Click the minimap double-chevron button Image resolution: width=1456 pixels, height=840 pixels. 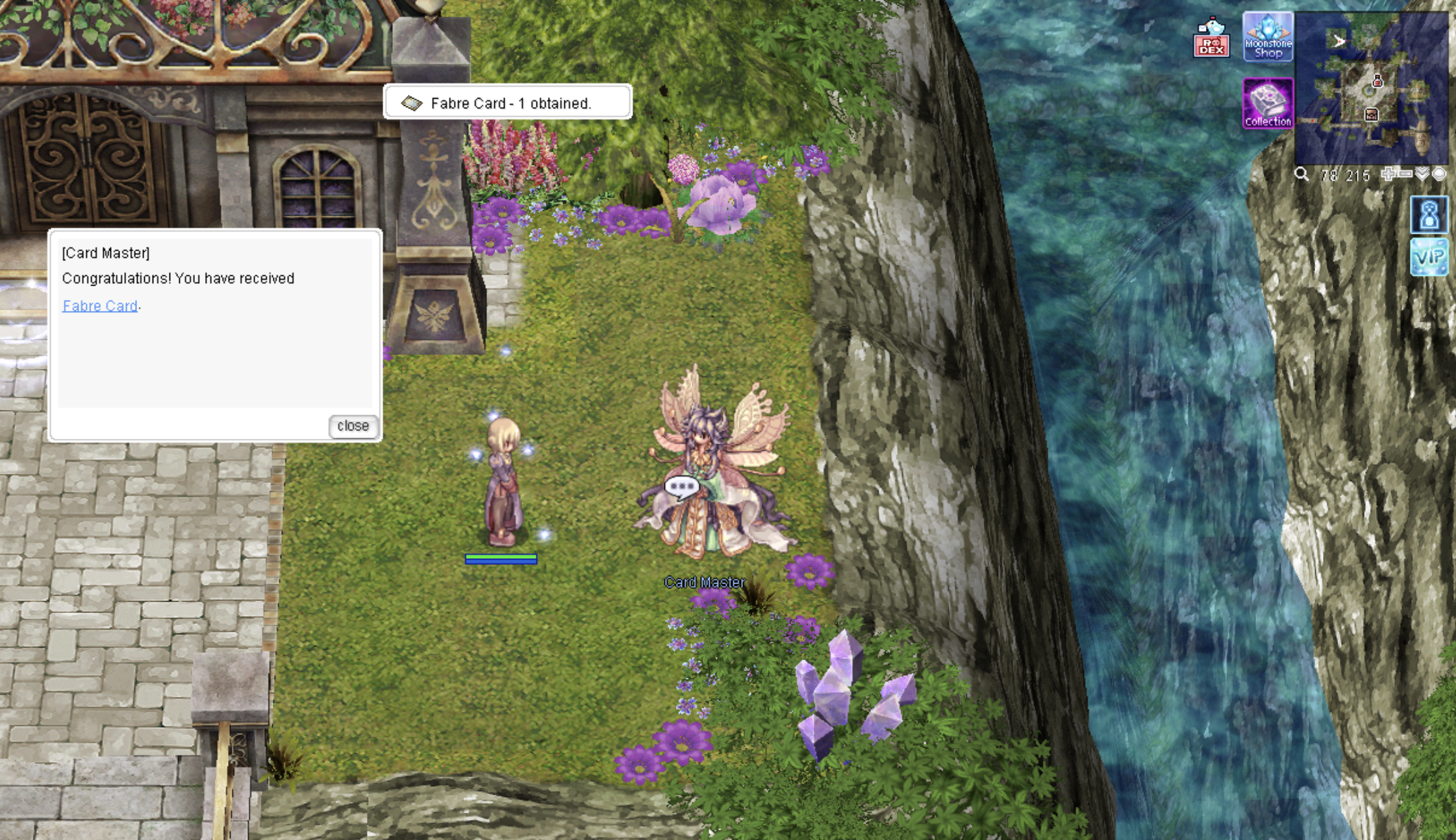(1423, 173)
